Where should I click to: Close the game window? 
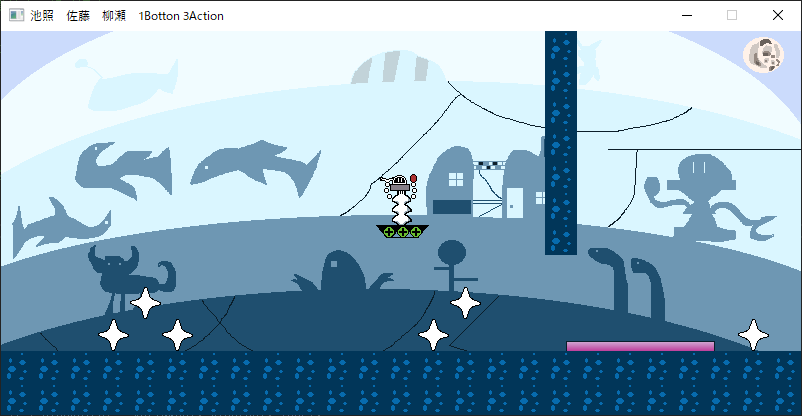tap(778, 16)
